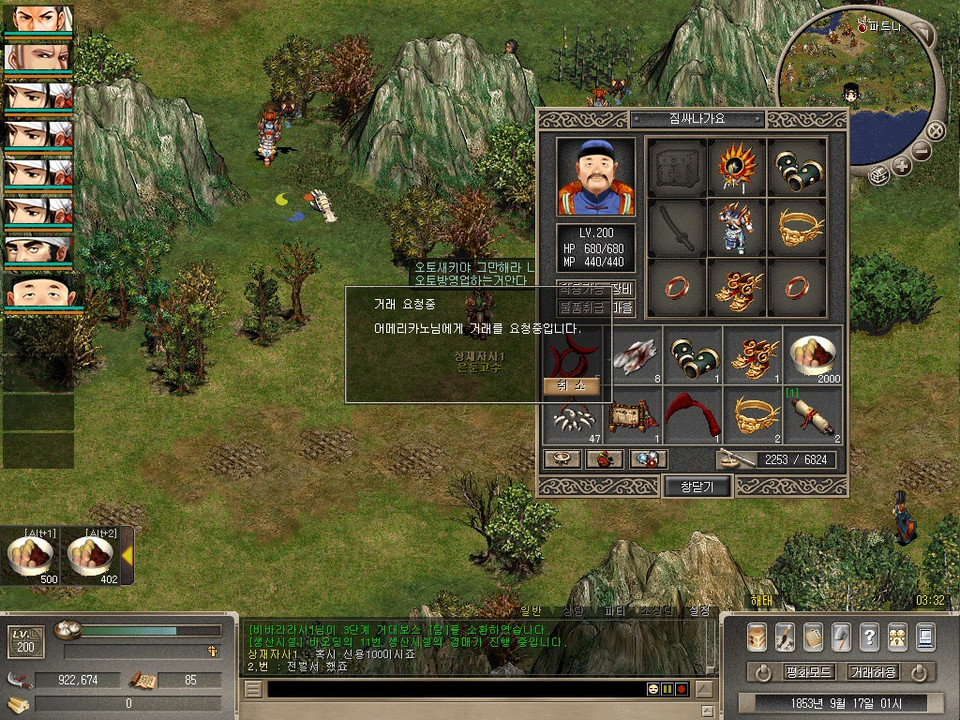Select the equipped golden belt slot
The width and height of the screenshot is (960, 720).
click(x=797, y=228)
